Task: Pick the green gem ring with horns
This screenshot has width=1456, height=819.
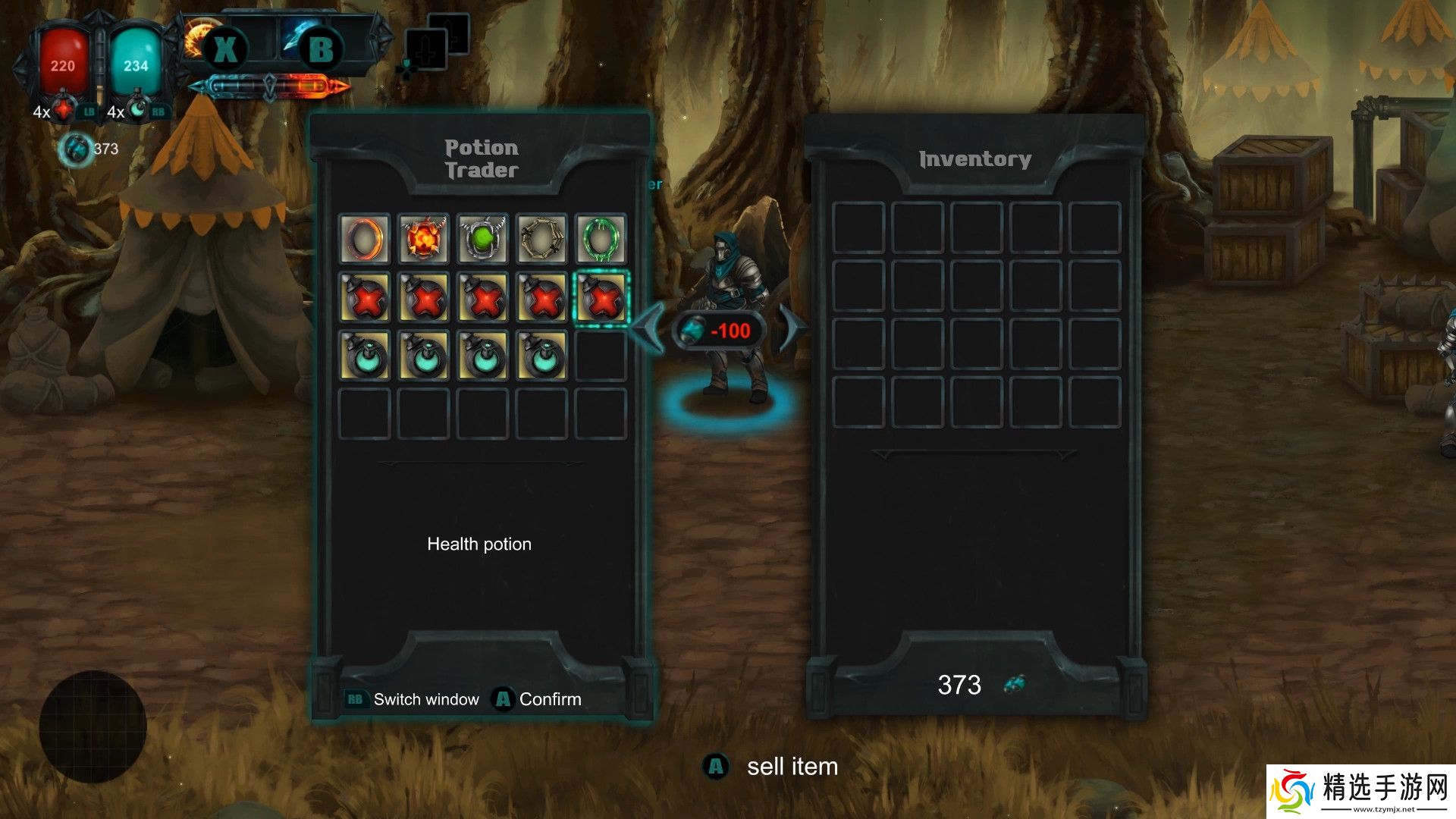Action: [482, 239]
